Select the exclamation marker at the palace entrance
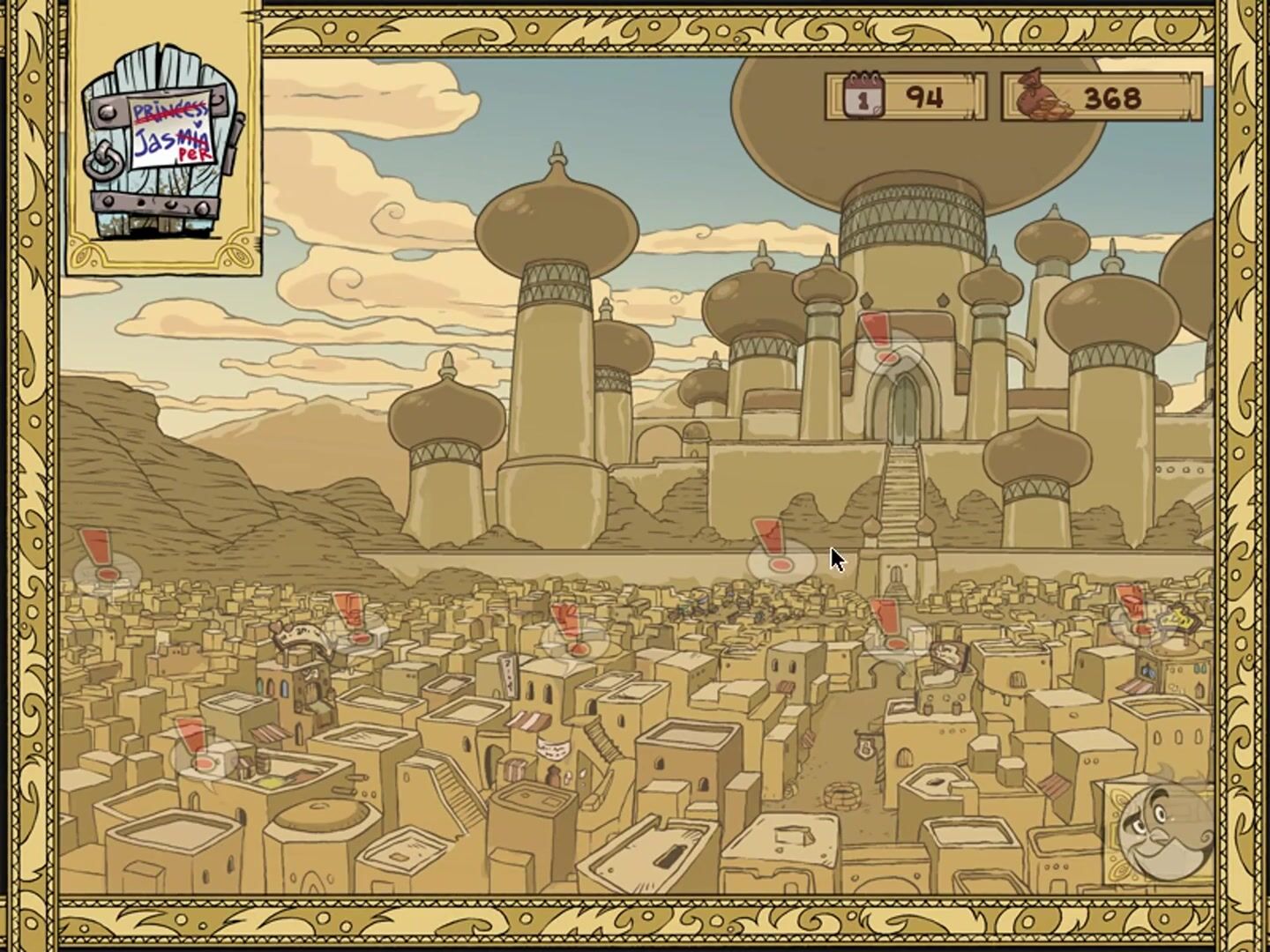1270x952 pixels. coord(885,346)
